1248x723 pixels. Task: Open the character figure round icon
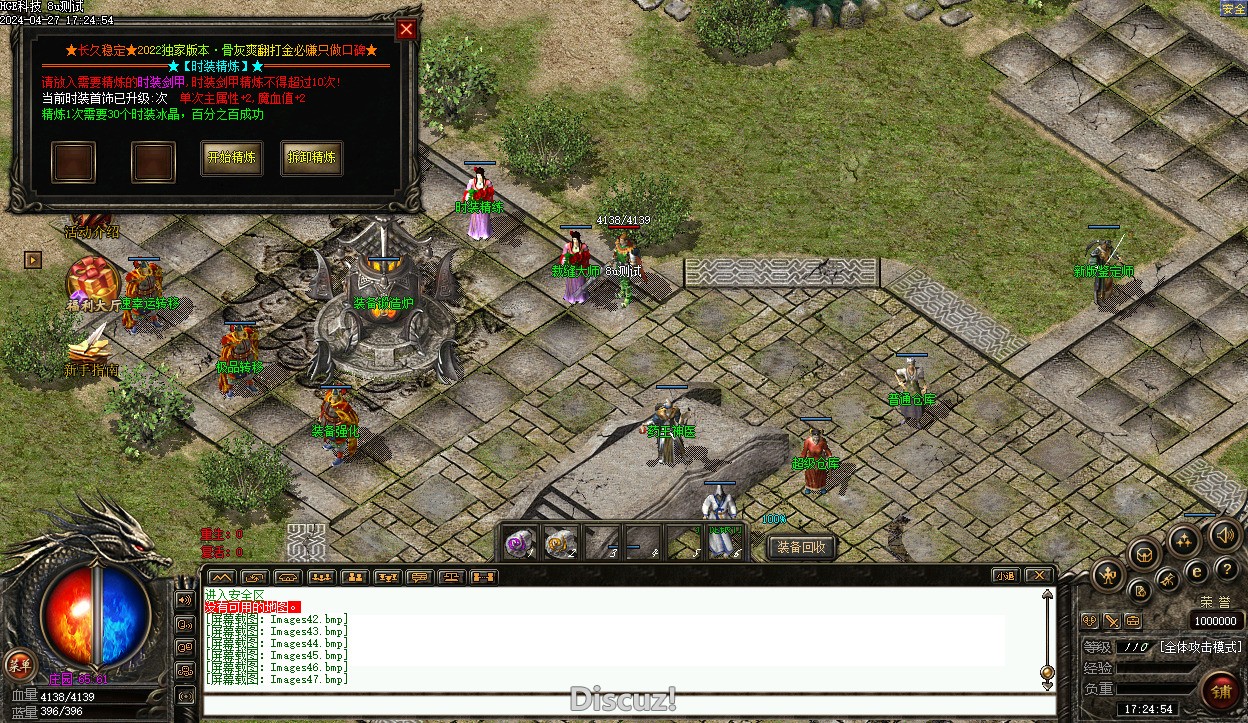1108,574
